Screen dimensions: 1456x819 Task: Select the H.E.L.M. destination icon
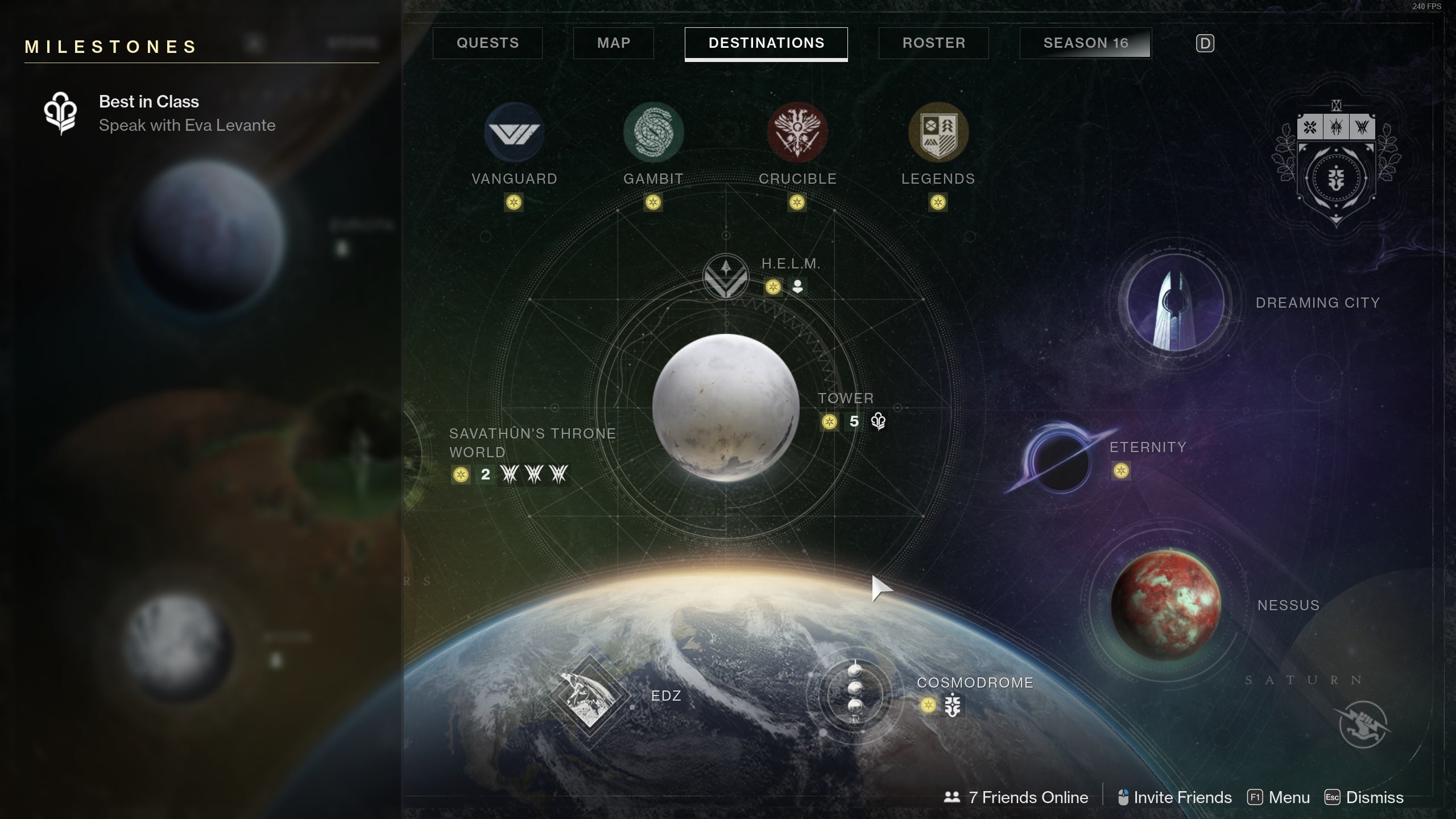[726, 277]
